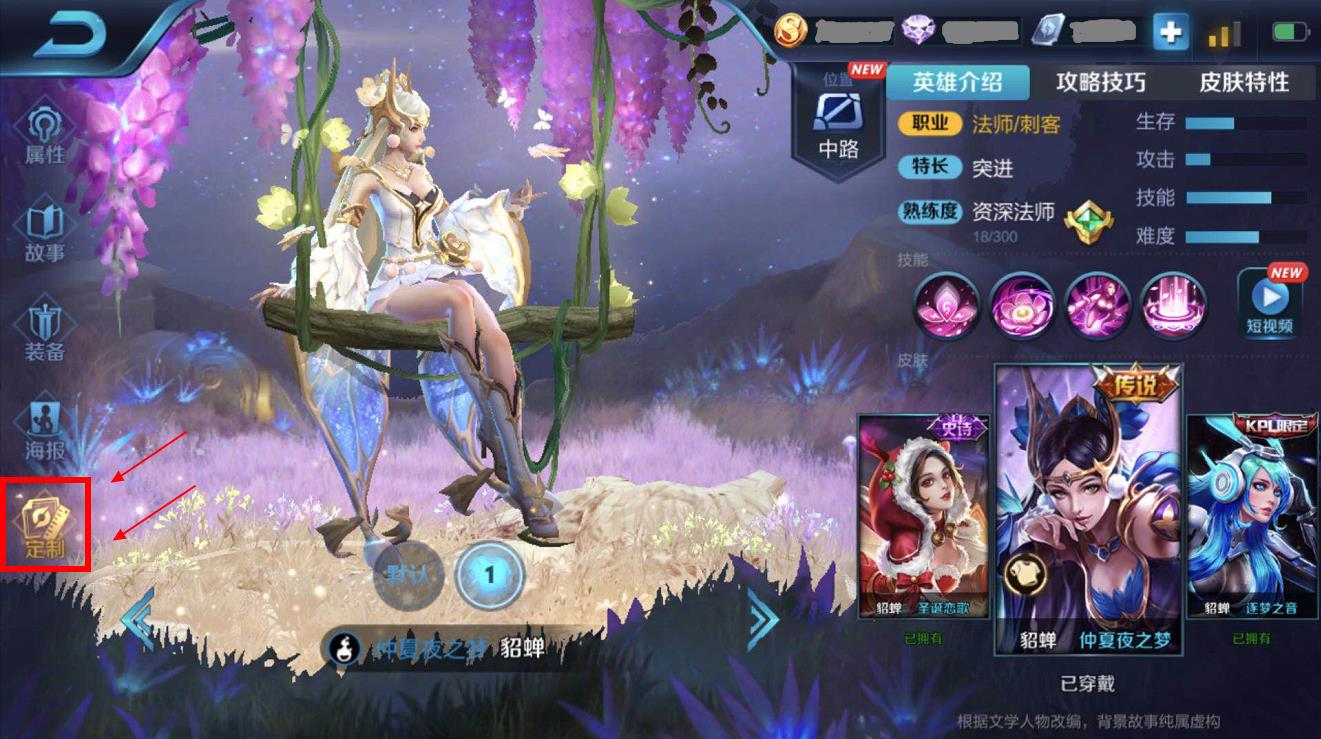The height and width of the screenshot is (739, 1321).
Task: Open the ultimate skill icon details
Action: (1172, 307)
